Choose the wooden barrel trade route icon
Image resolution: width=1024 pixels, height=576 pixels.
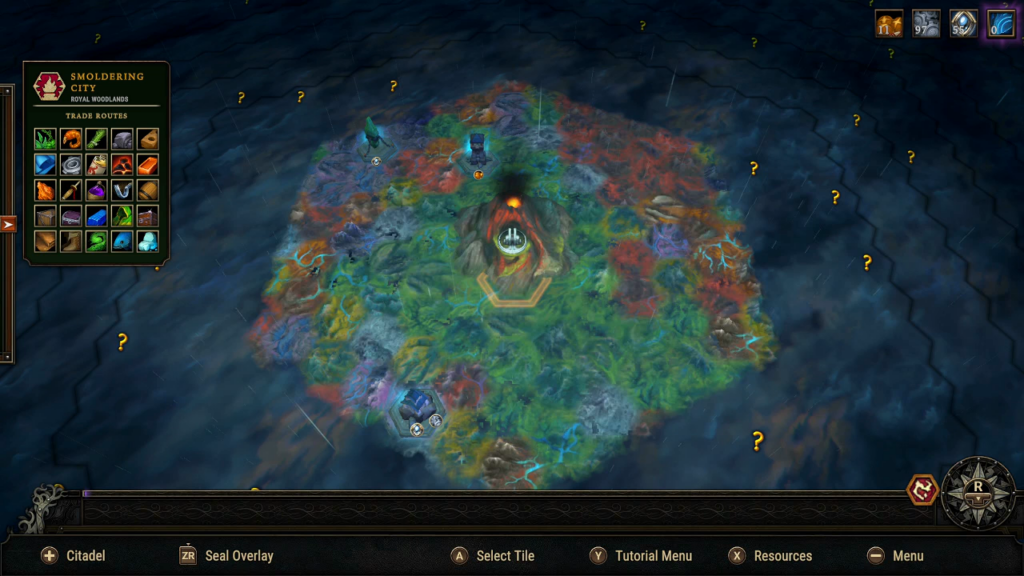[x=147, y=190]
